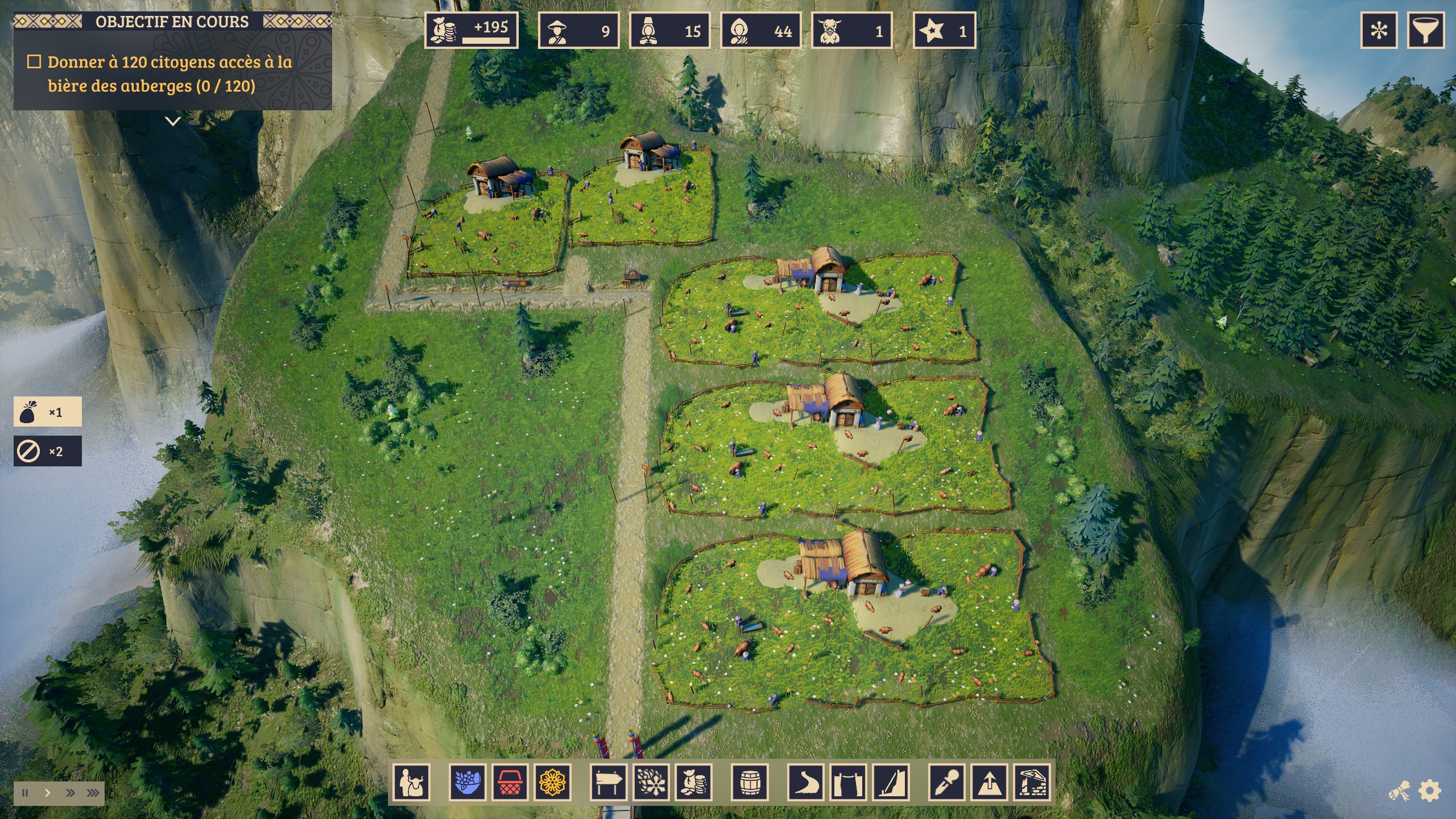Activate the ruined building demolish tool
This screenshot has width=1456, height=819.
pyautogui.click(x=1032, y=782)
